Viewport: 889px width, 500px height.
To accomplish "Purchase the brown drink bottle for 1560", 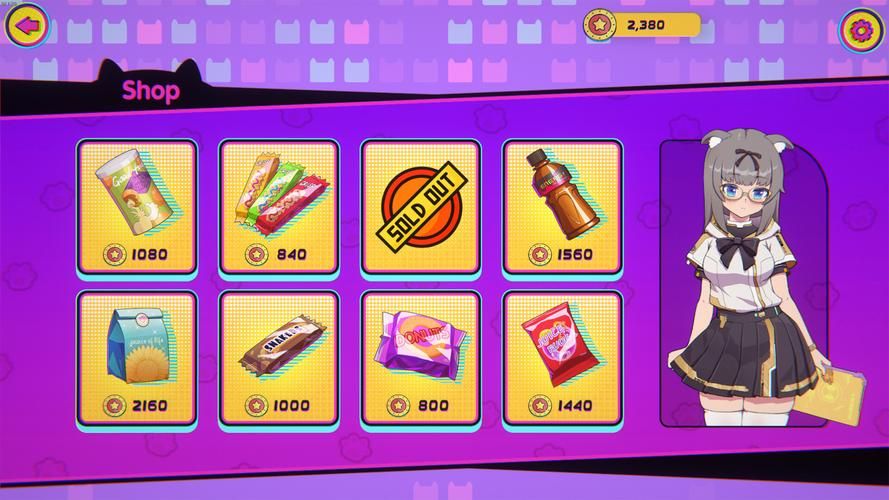I will 562,206.
